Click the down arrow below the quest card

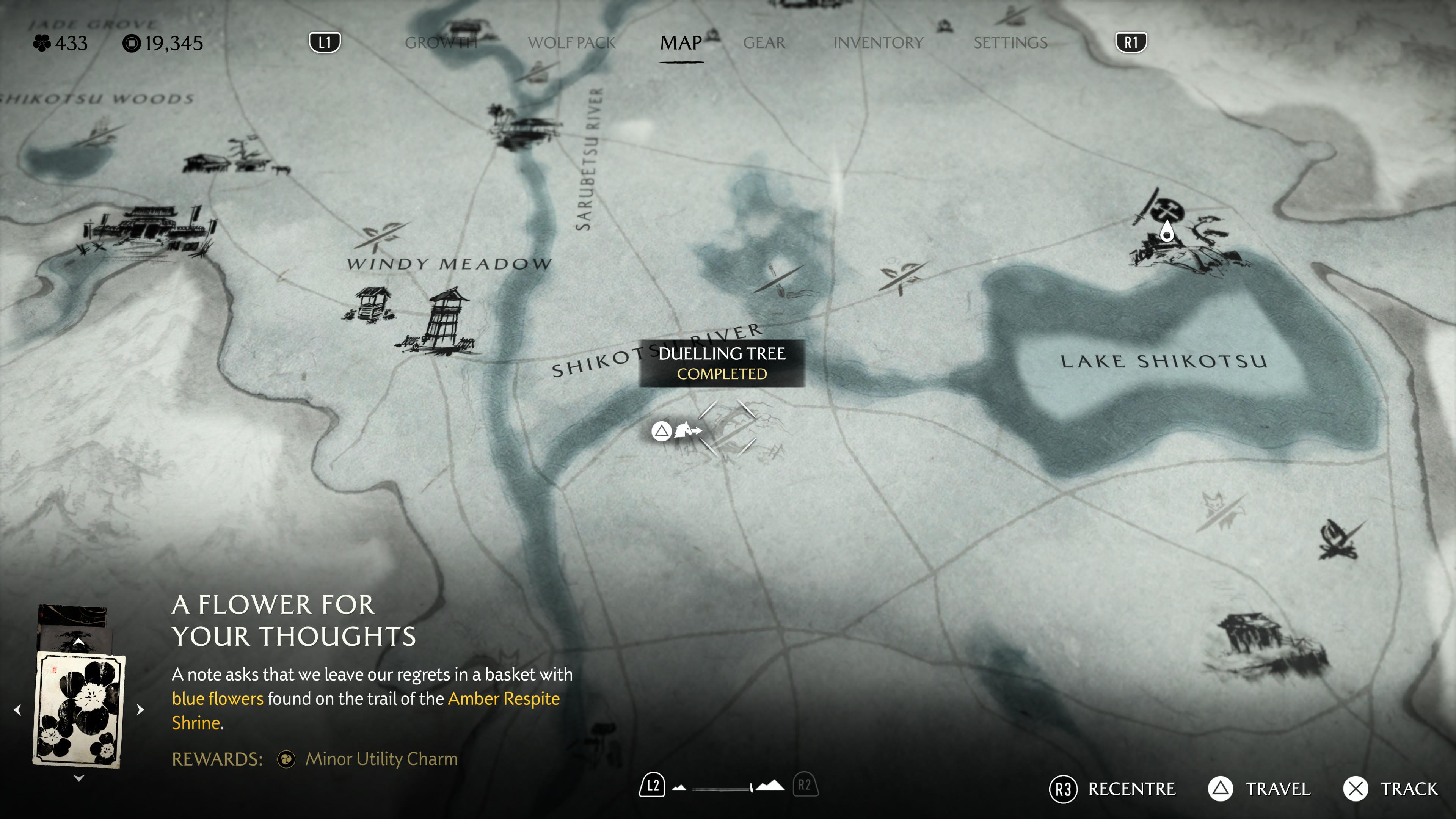pos(78,778)
